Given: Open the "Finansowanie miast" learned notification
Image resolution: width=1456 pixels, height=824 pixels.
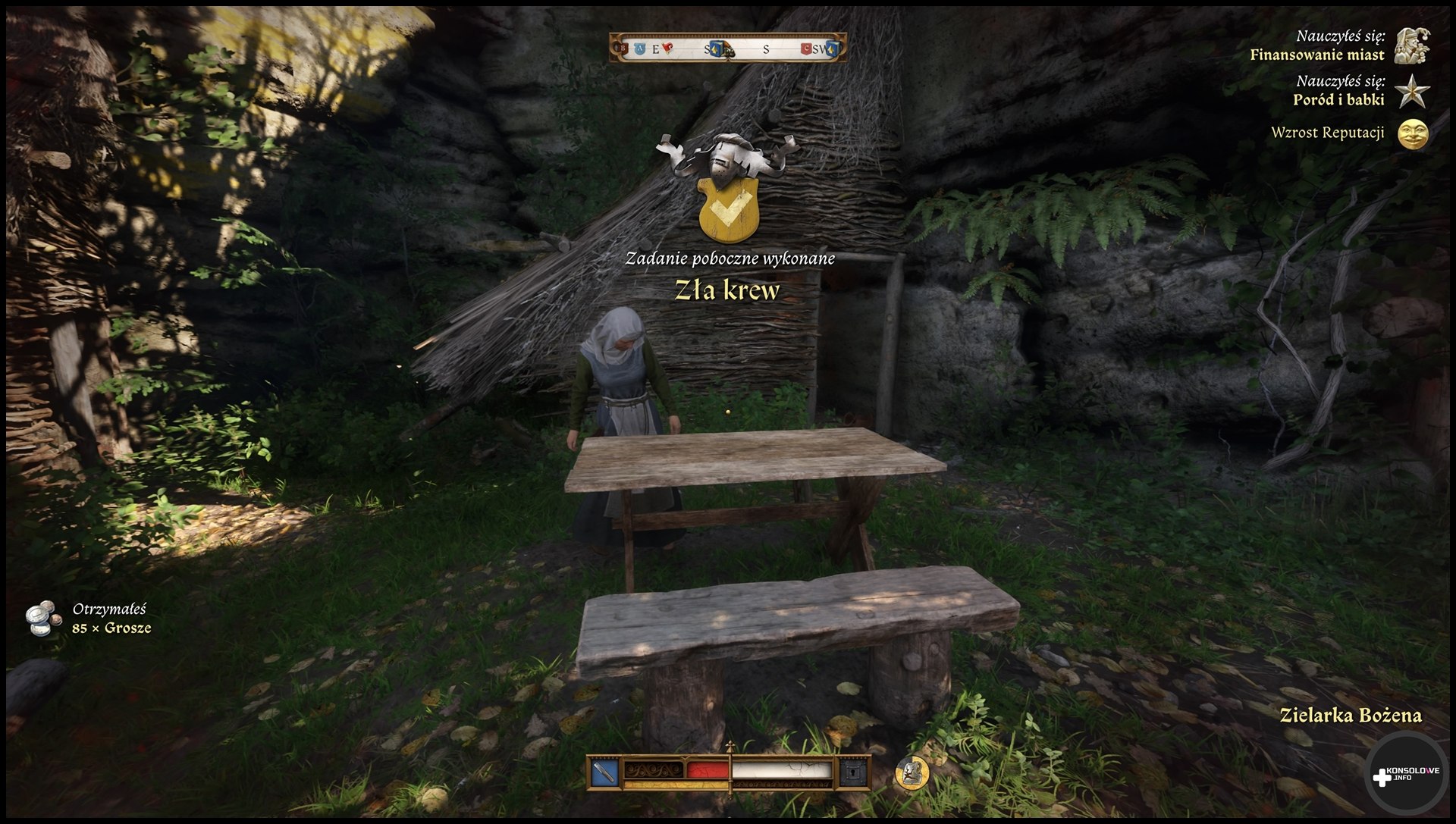Looking at the screenshot, I should coord(1317,55).
